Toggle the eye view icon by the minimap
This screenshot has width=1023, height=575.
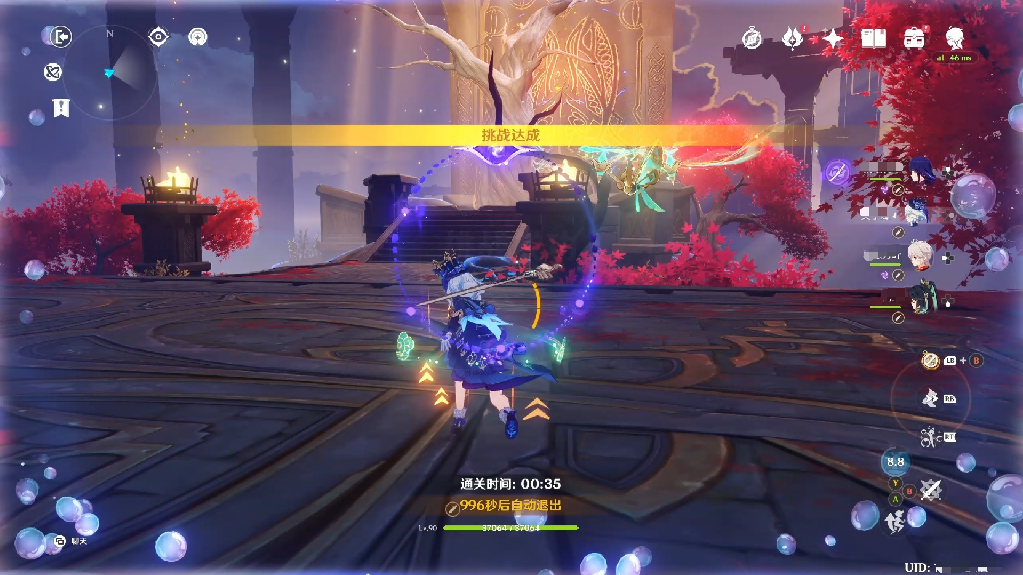(x=158, y=37)
